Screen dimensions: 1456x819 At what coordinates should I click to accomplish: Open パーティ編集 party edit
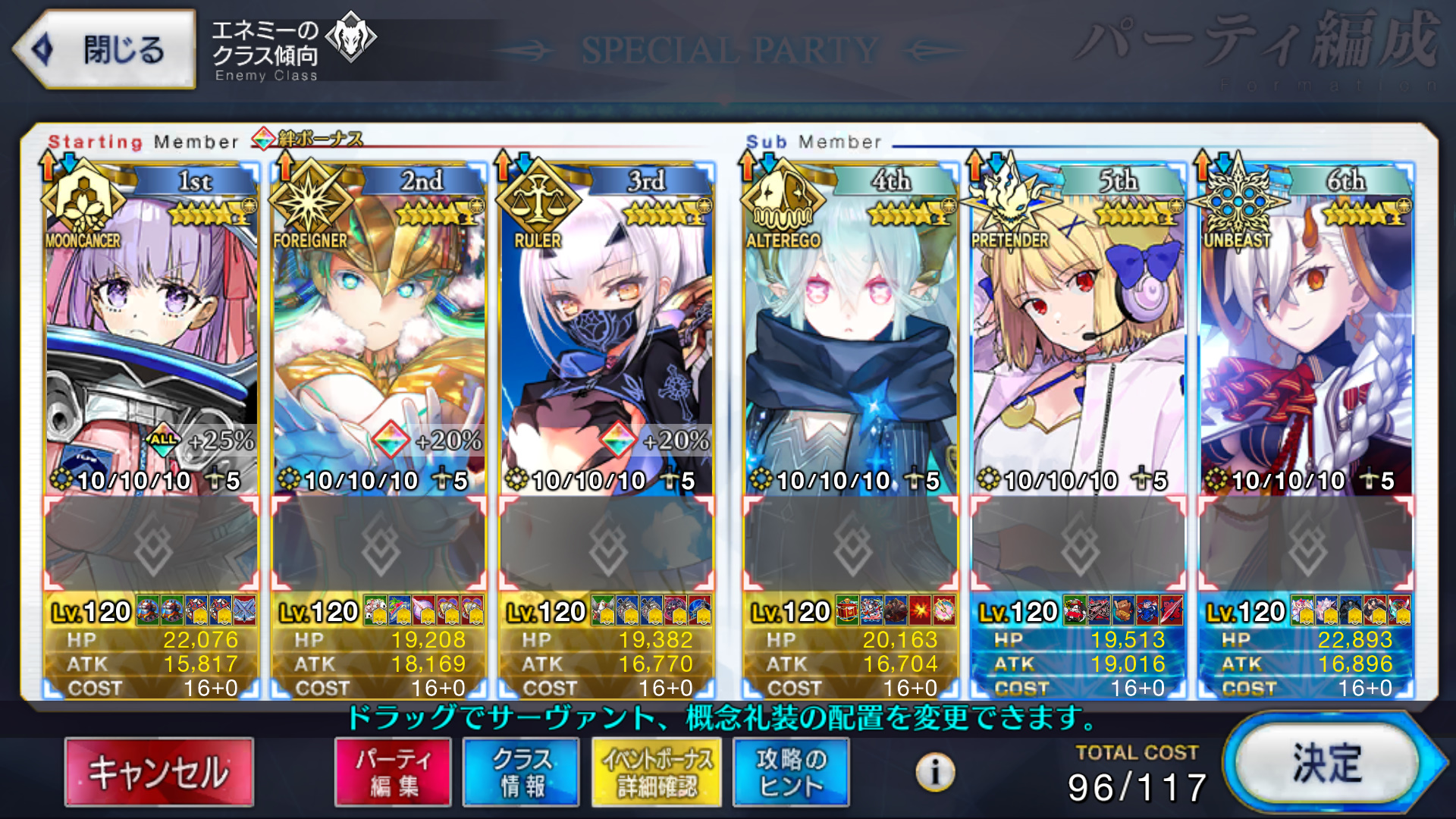pos(393,772)
